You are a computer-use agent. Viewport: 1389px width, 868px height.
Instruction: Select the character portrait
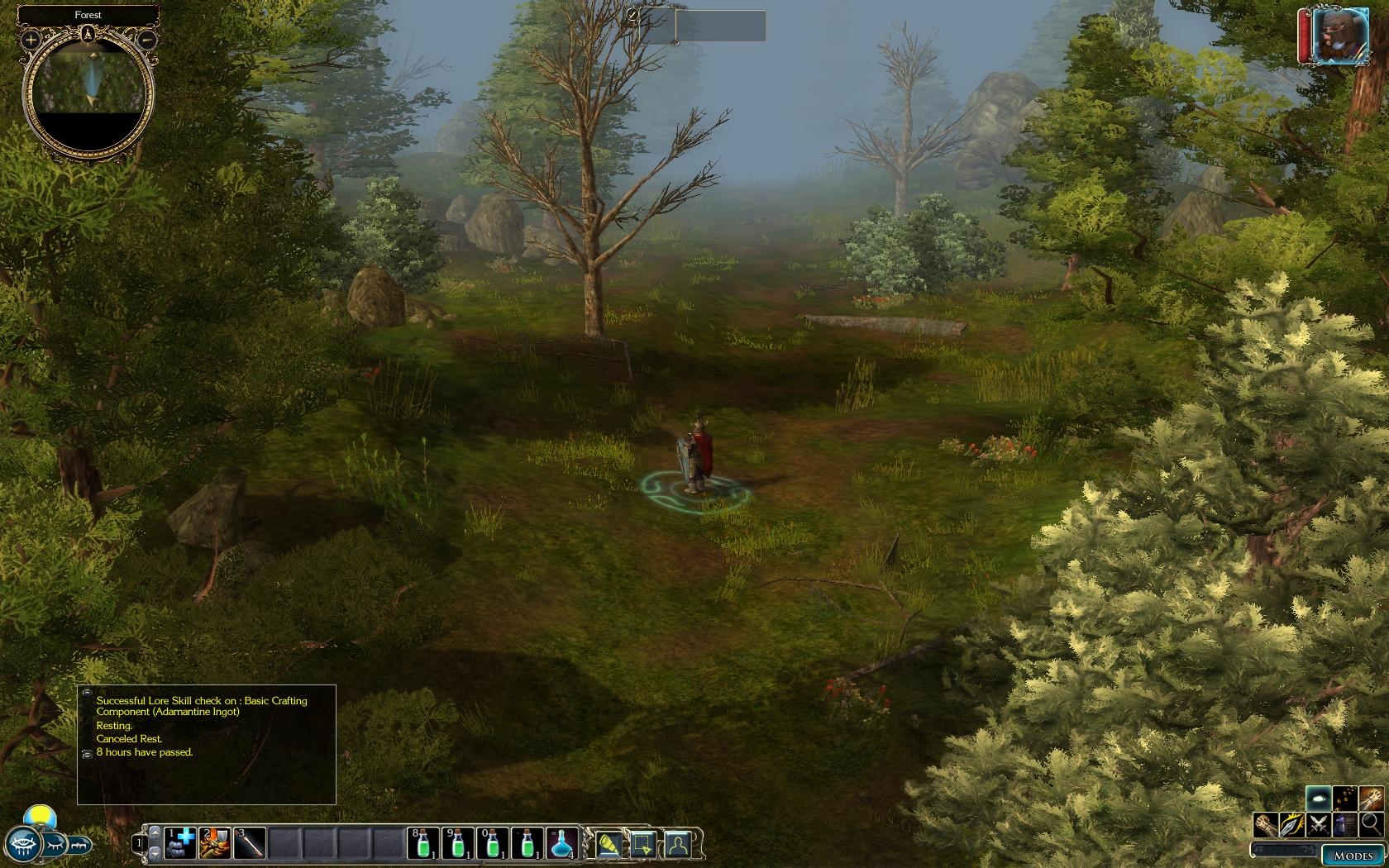click(x=1334, y=36)
